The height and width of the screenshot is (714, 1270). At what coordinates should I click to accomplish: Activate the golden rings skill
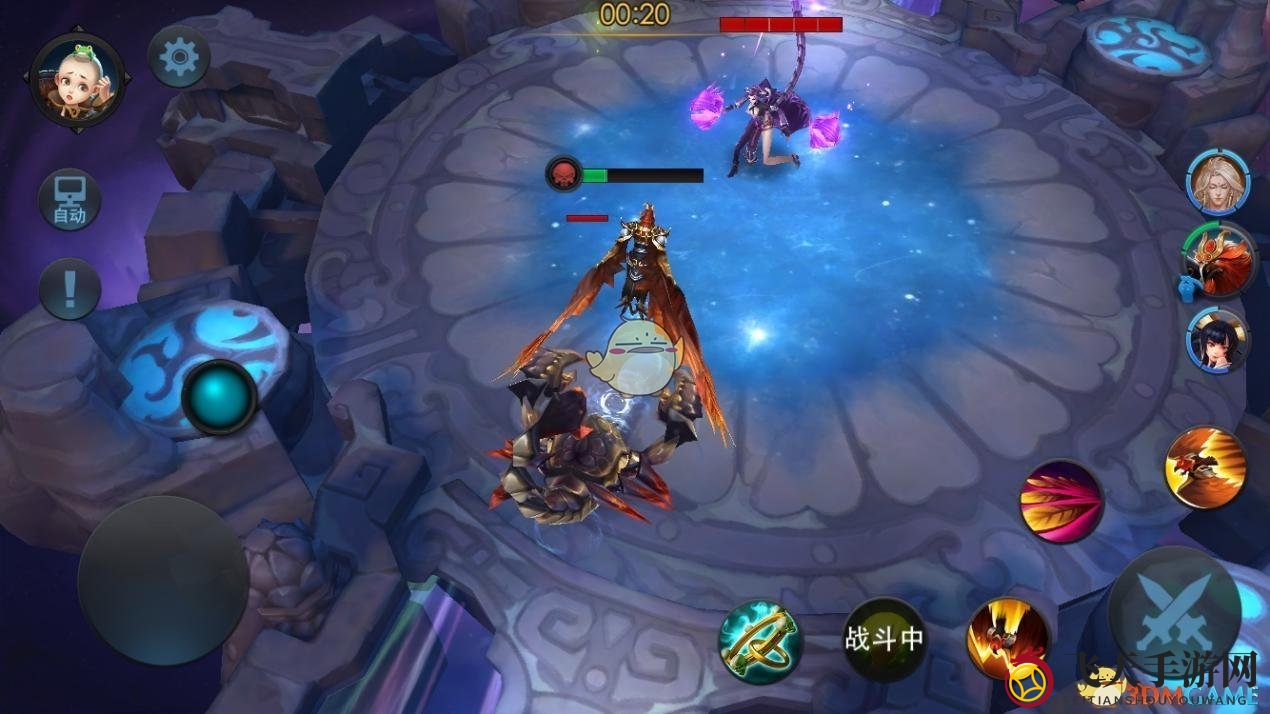[761, 640]
